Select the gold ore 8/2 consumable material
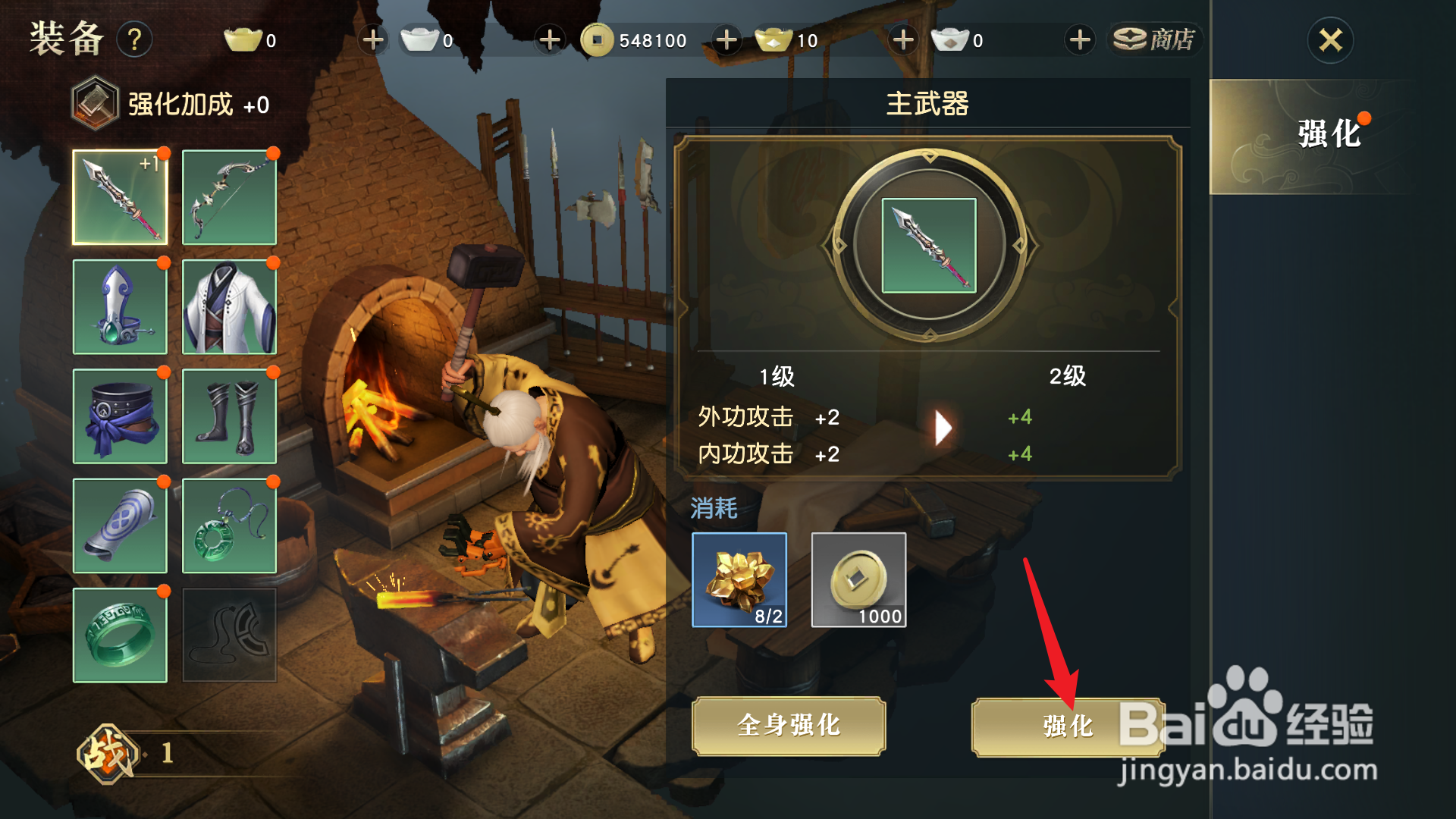 [x=739, y=580]
